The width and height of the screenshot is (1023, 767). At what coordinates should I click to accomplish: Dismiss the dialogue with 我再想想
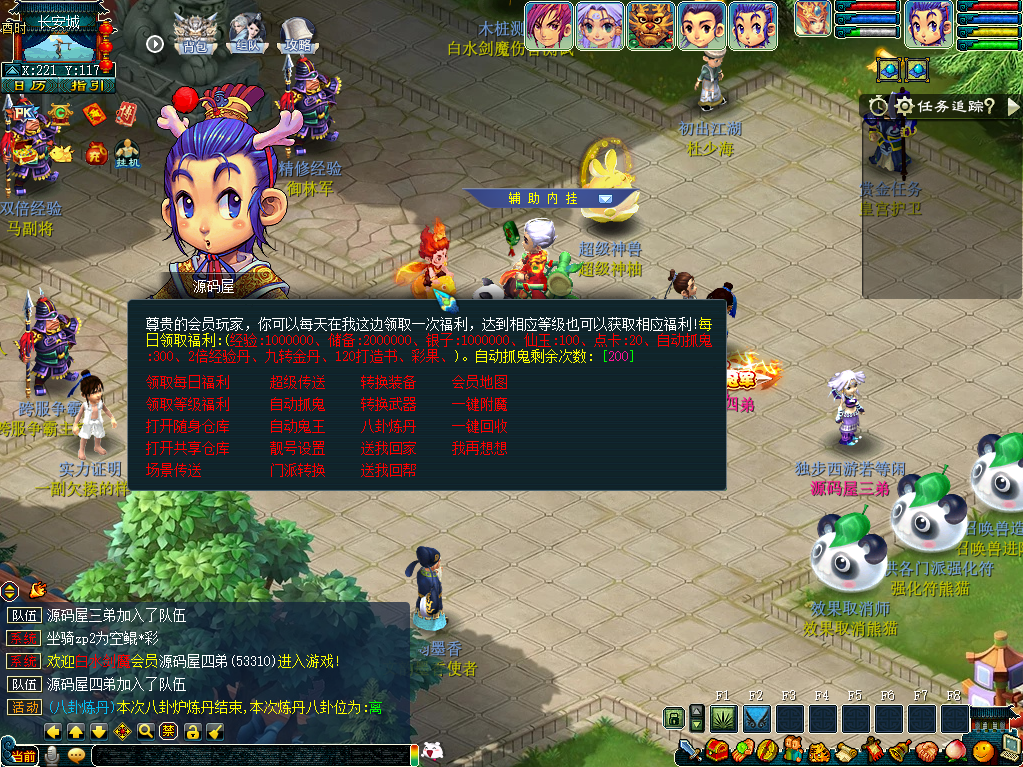[479, 449]
